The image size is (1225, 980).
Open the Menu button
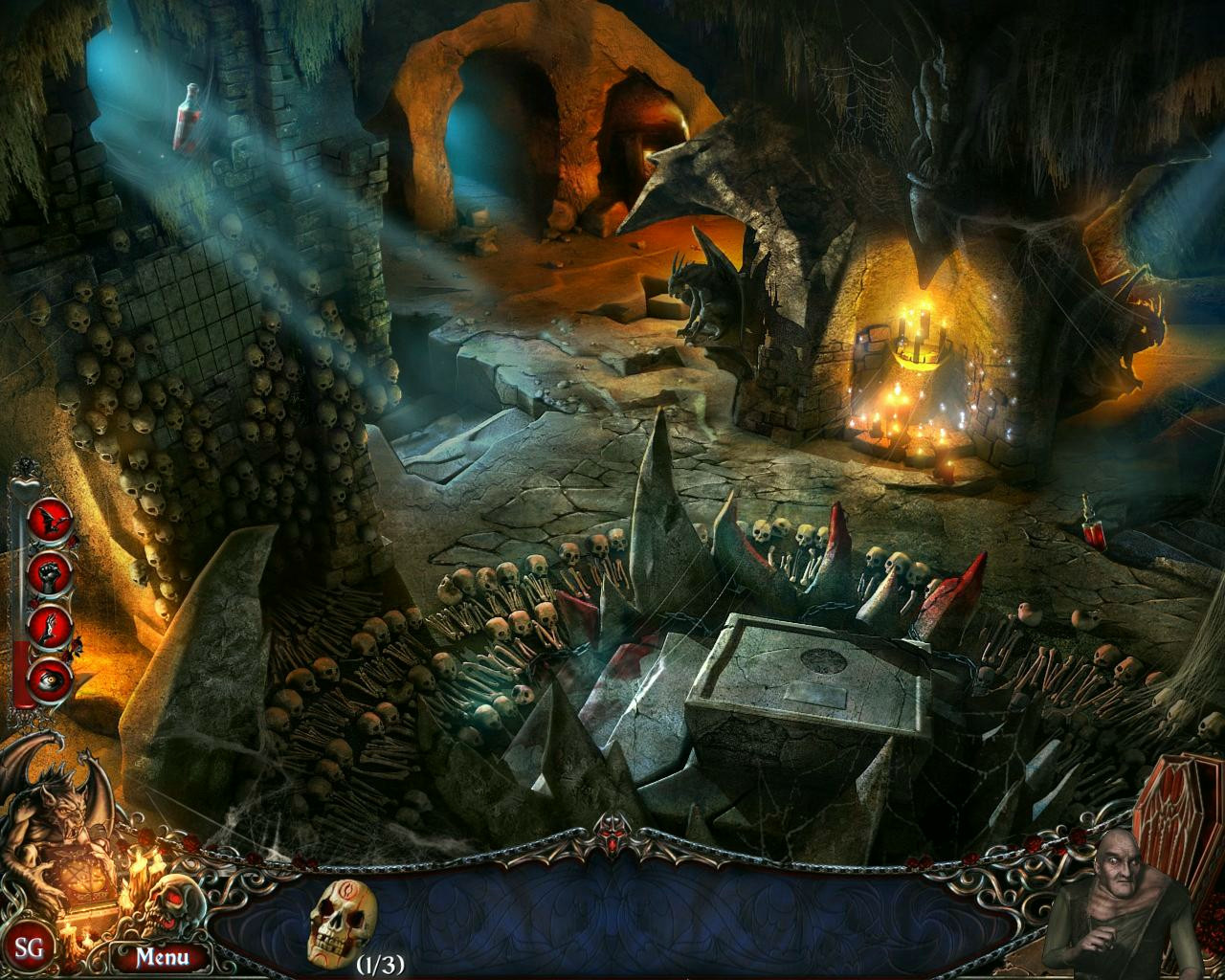pos(160,955)
